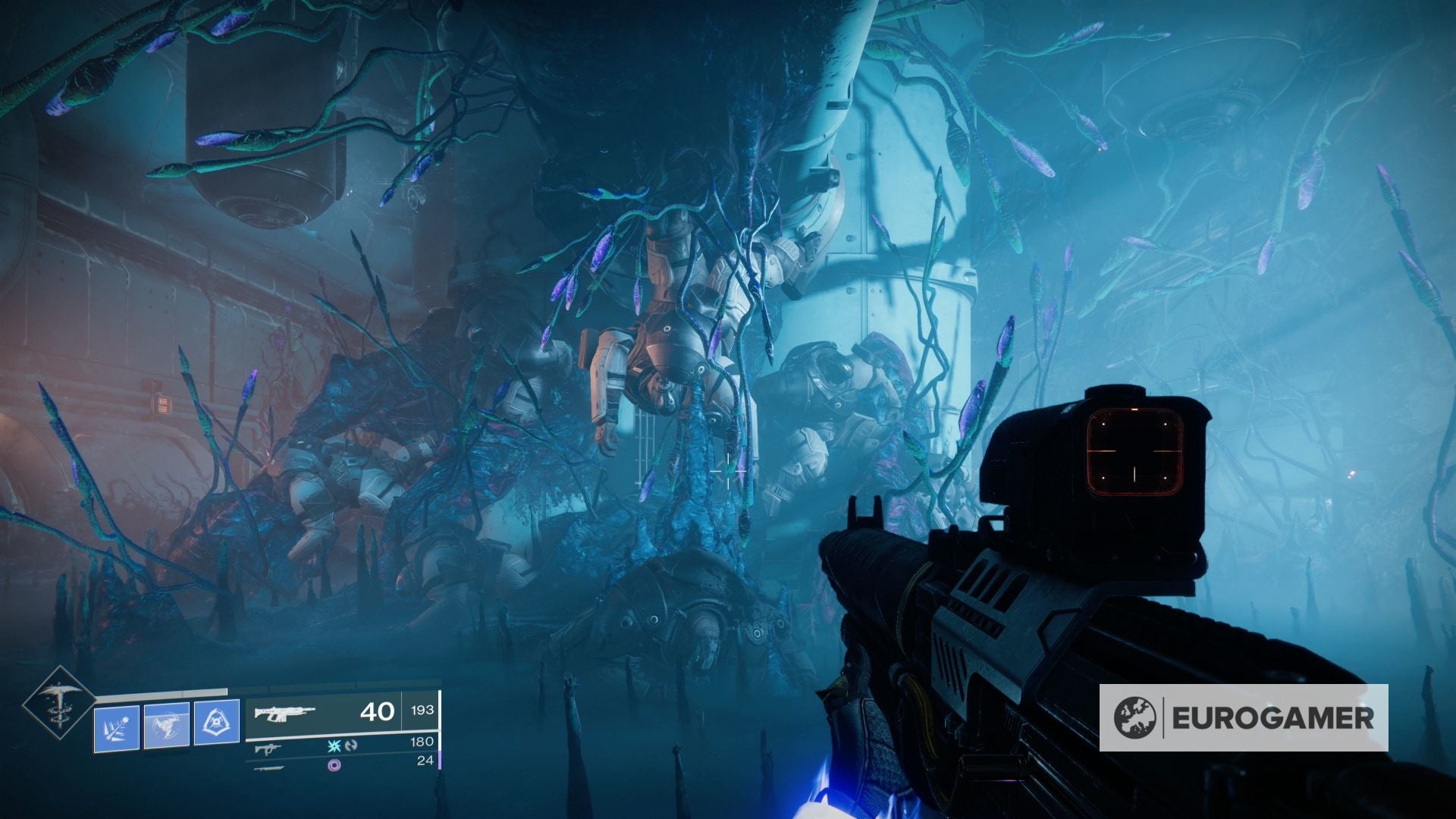Click the Eurogamer watermark logo

click(x=1244, y=717)
